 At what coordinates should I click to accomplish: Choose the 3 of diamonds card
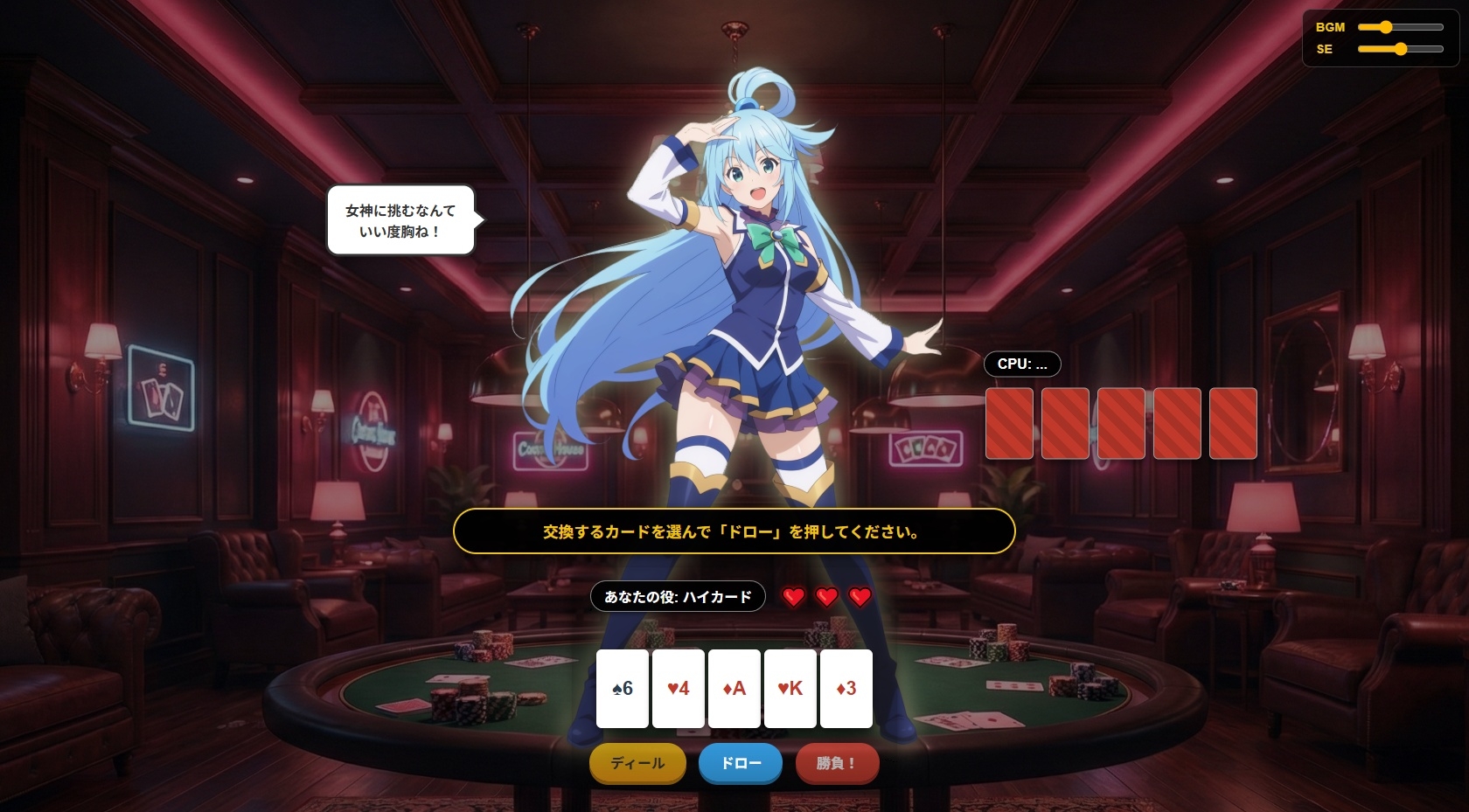(x=846, y=689)
